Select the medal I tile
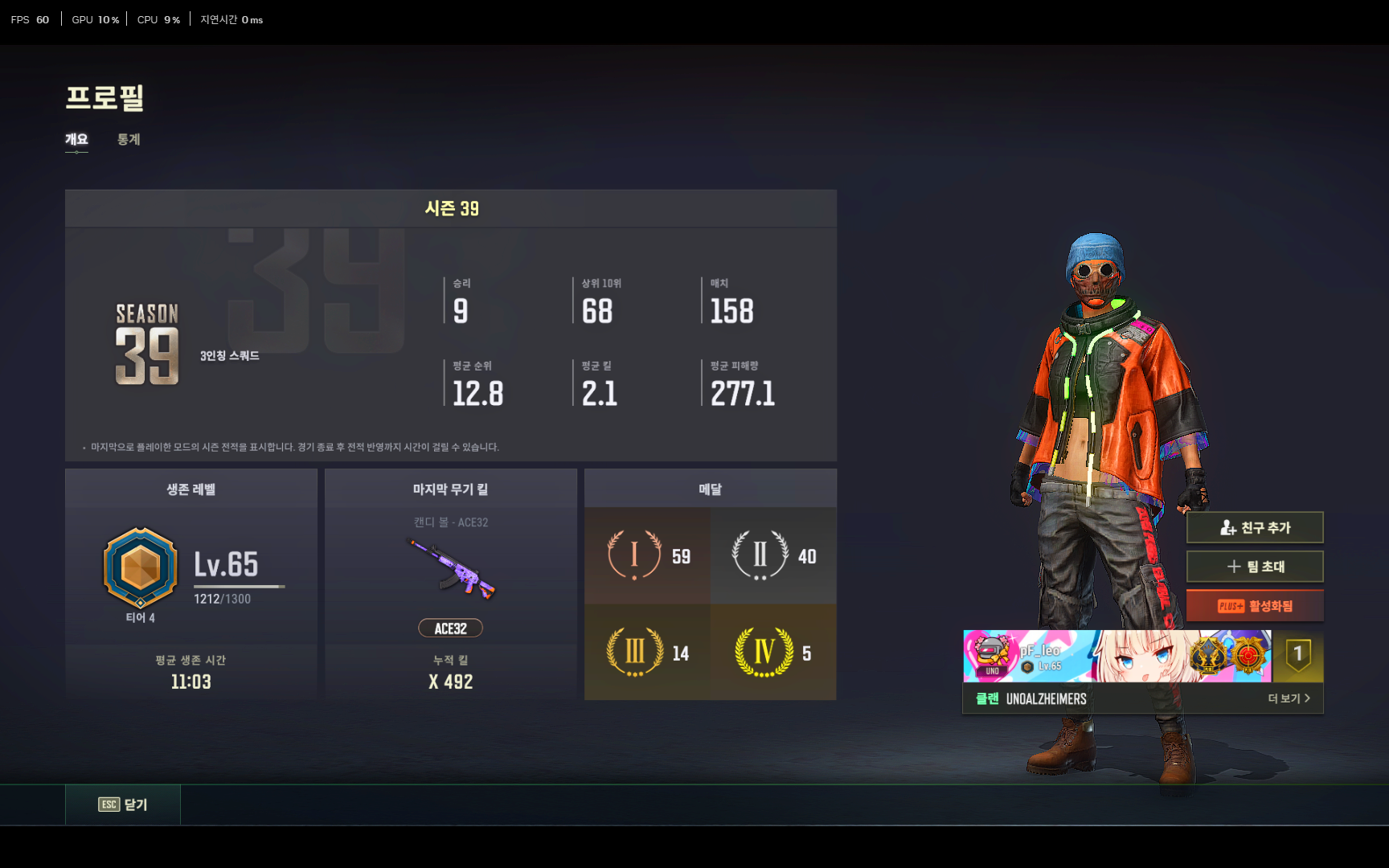The height and width of the screenshot is (868, 1389). [x=647, y=556]
